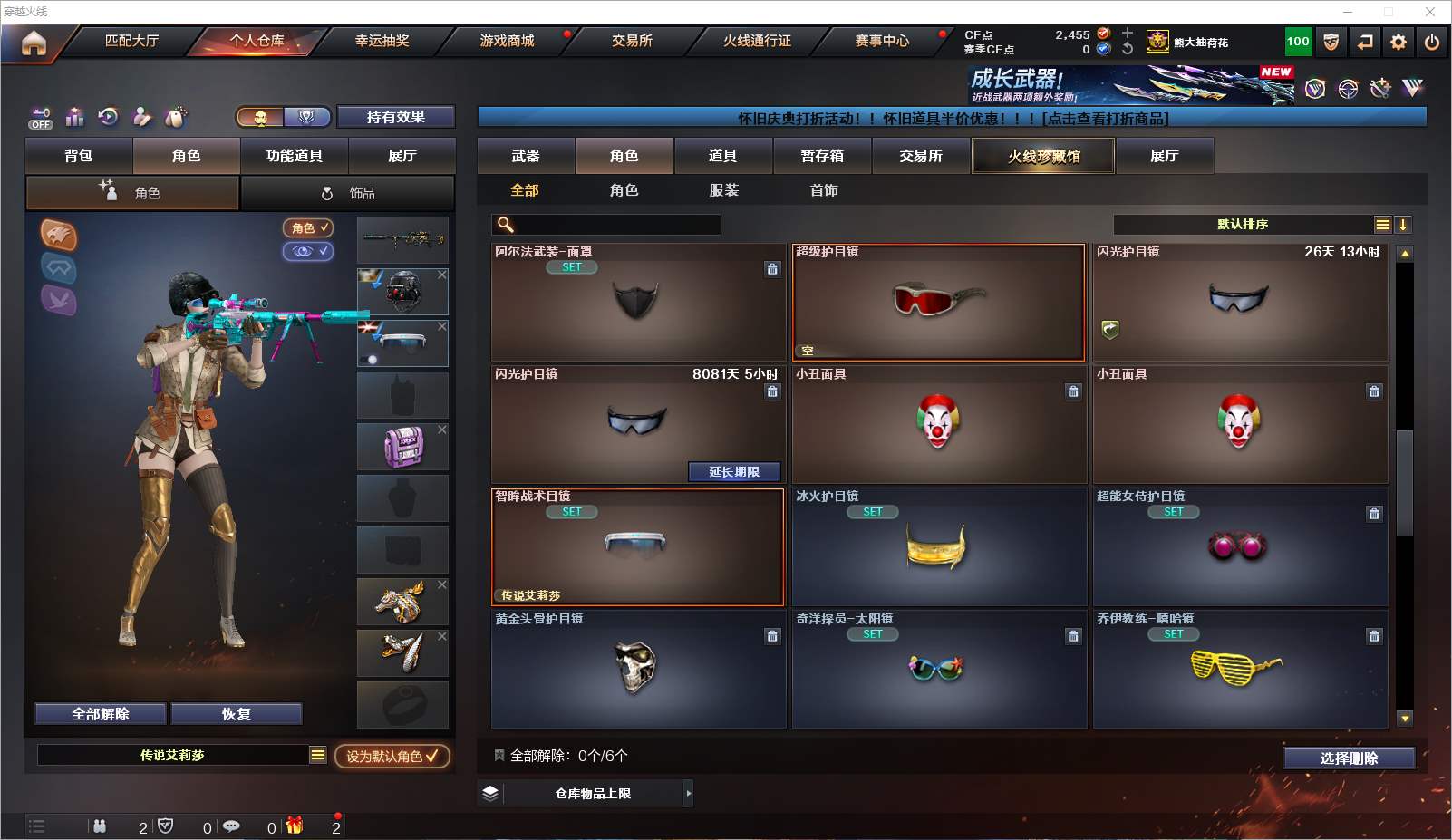Open the 游戏商城 game shop
Image resolution: width=1452 pixels, height=840 pixels.
[x=507, y=41]
